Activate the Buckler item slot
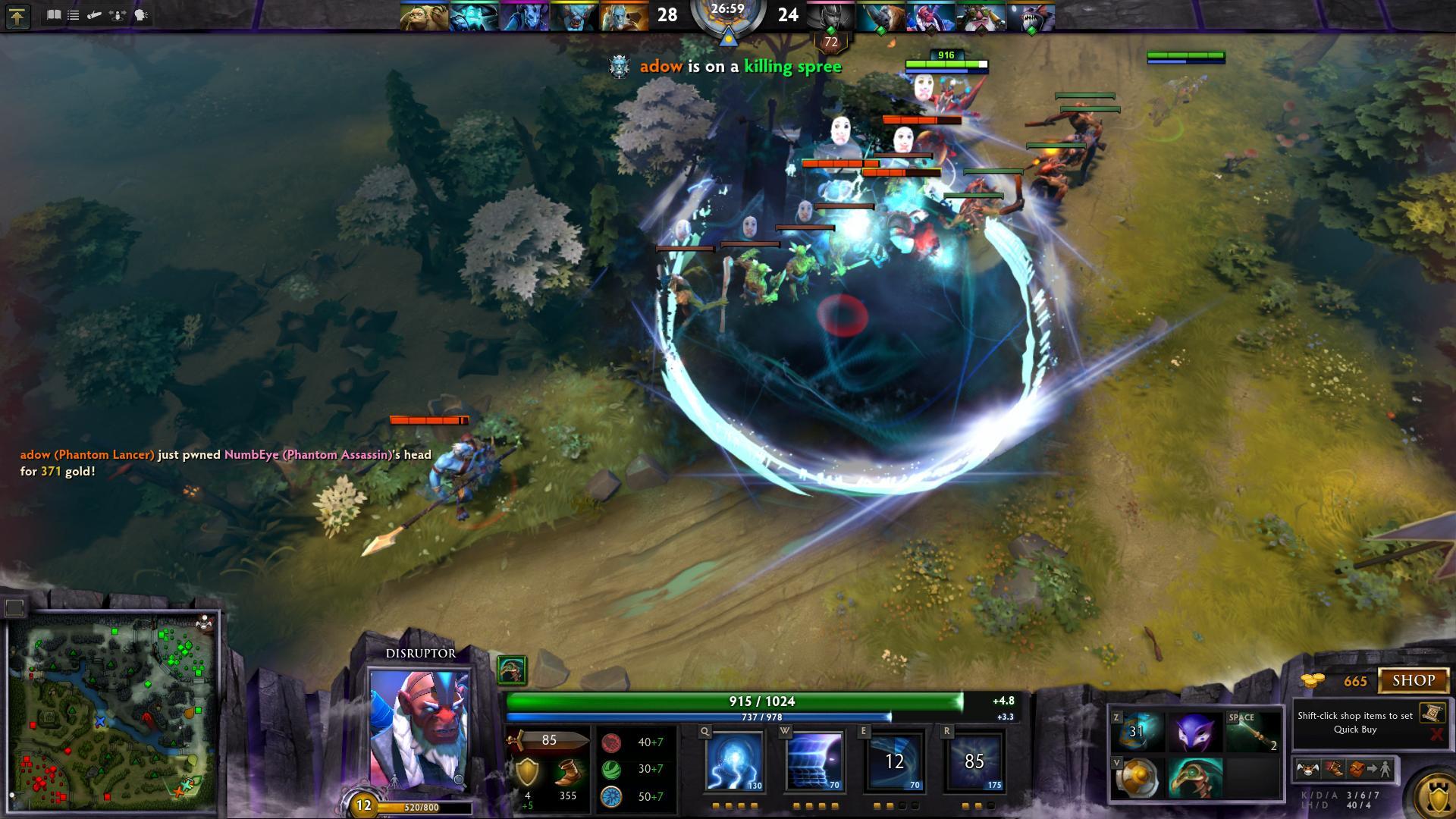The height and width of the screenshot is (819, 1456). (1137, 778)
